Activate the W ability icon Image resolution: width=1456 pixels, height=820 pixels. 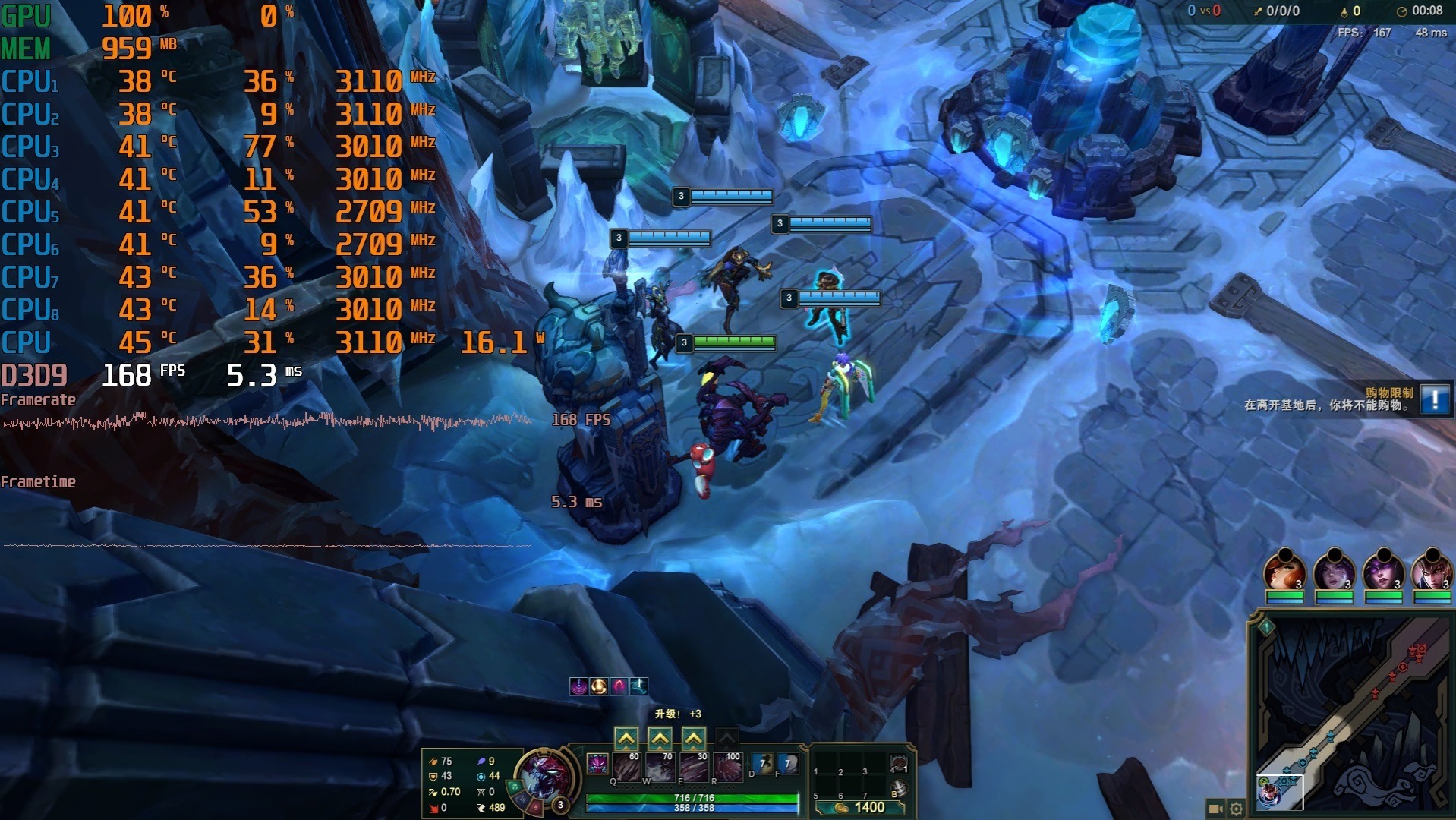660,768
